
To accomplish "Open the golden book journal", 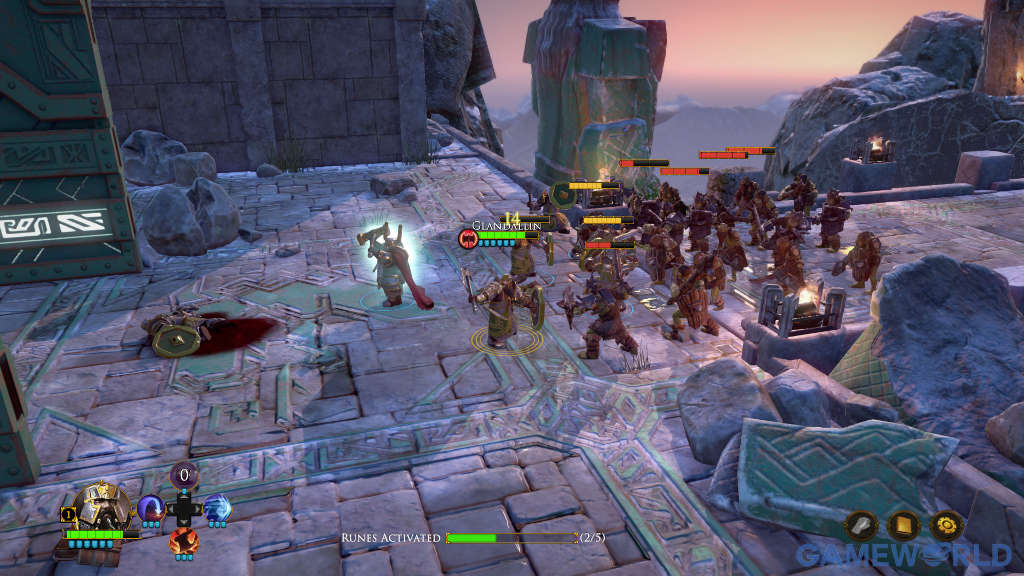I will coord(903,526).
